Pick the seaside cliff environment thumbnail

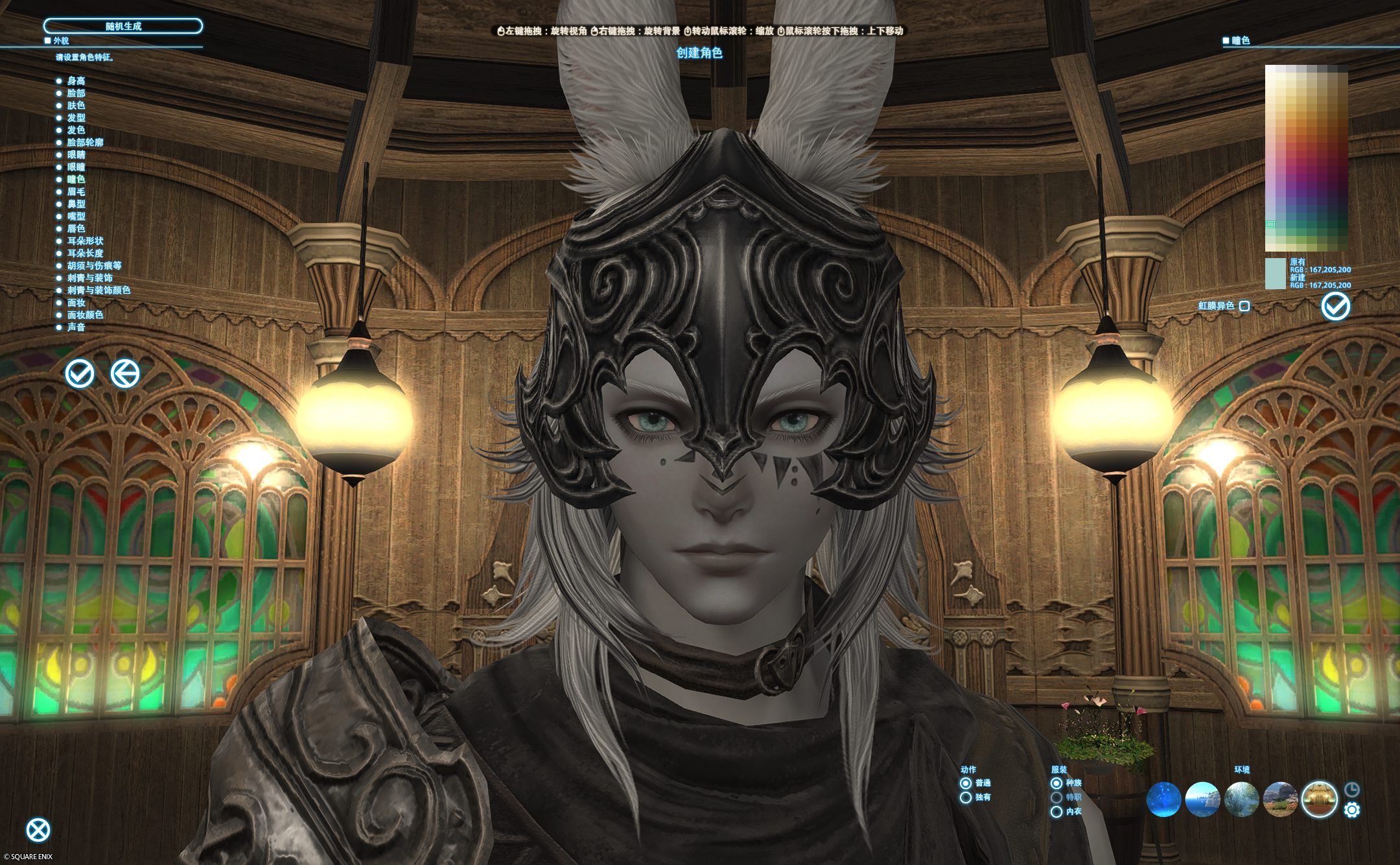[1202, 799]
